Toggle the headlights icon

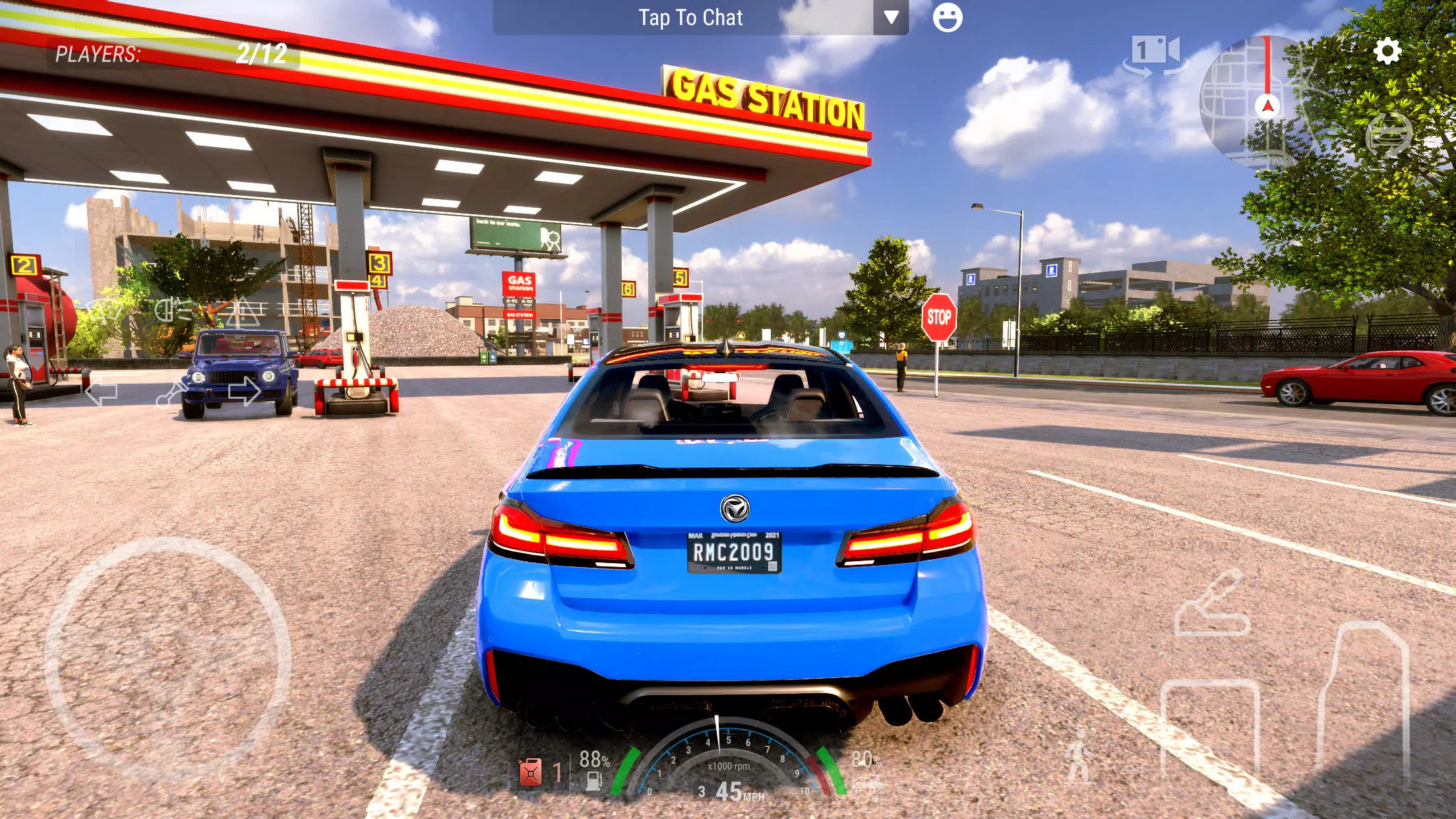[x=173, y=310]
